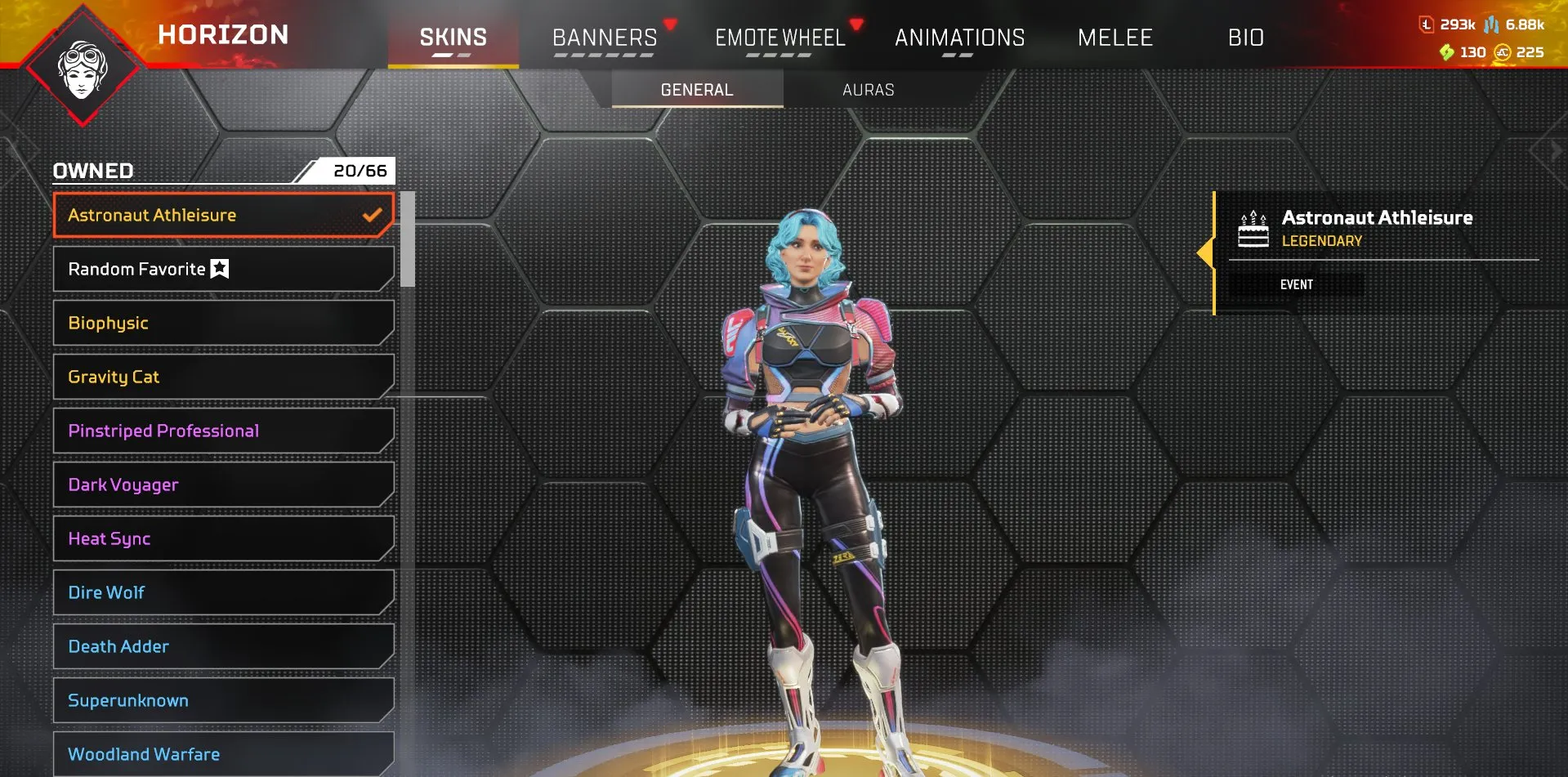Click the Apex Coins icon showing 225
1568x777 pixels.
pos(1503,51)
